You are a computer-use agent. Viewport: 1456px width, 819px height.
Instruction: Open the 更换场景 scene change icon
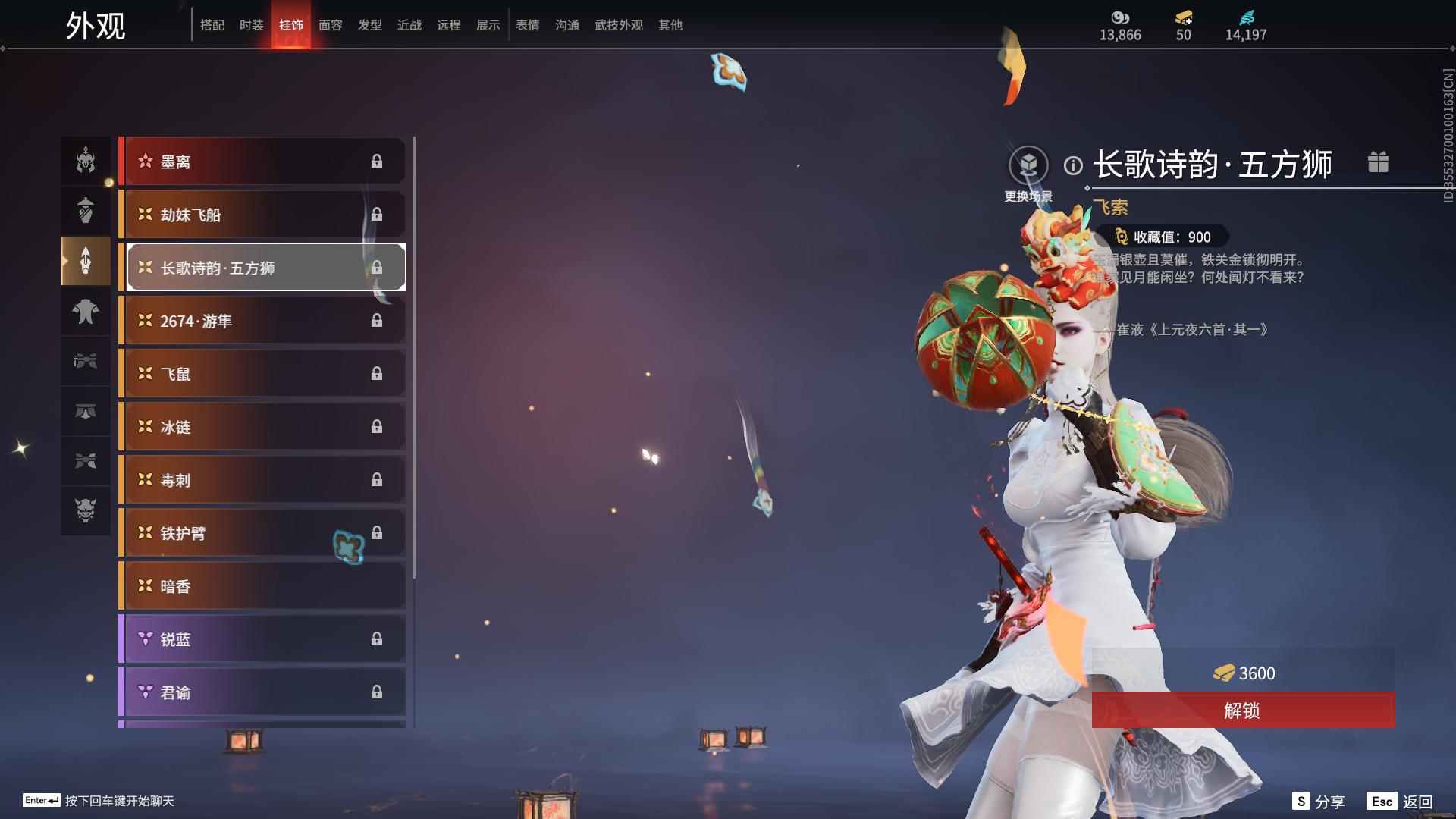click(x=1029, y=165)
